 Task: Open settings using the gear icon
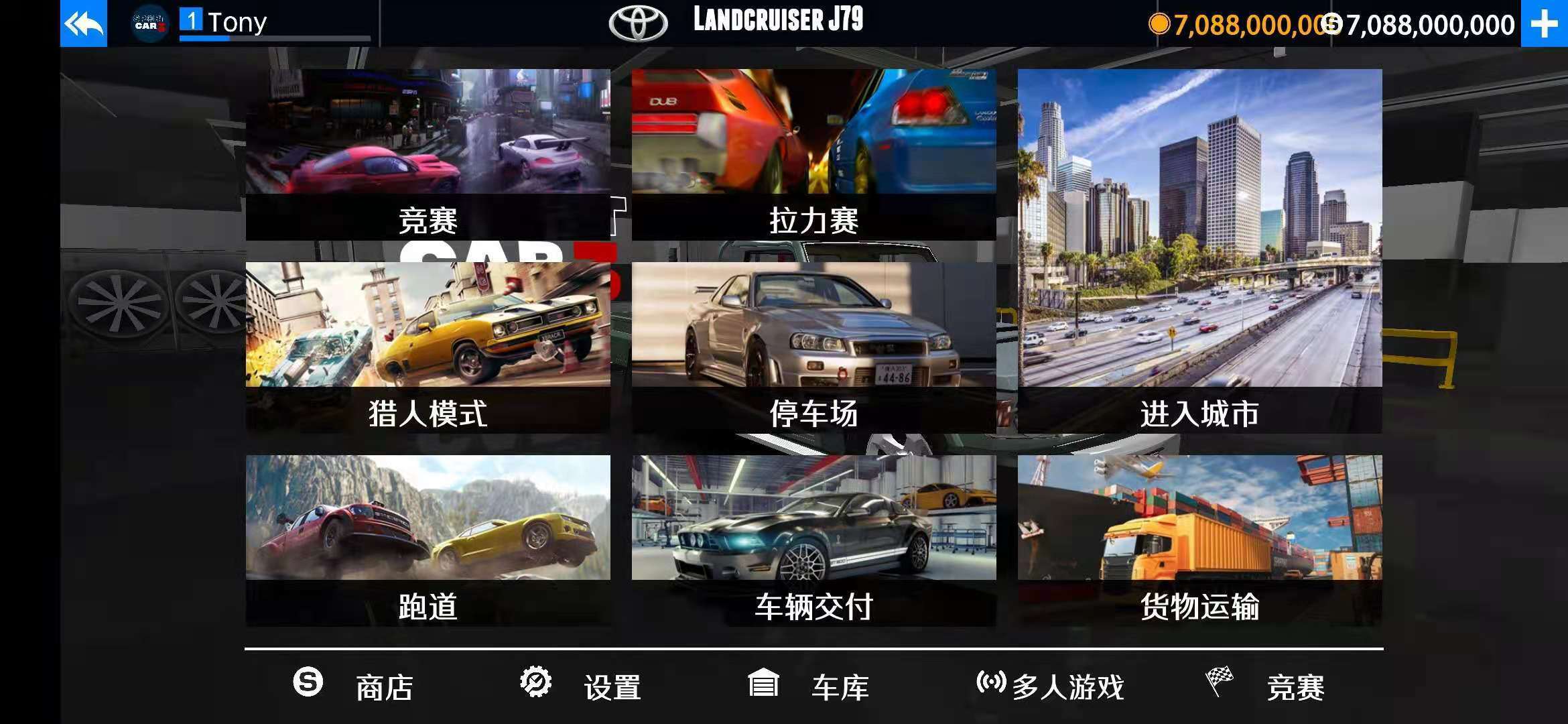536,684
